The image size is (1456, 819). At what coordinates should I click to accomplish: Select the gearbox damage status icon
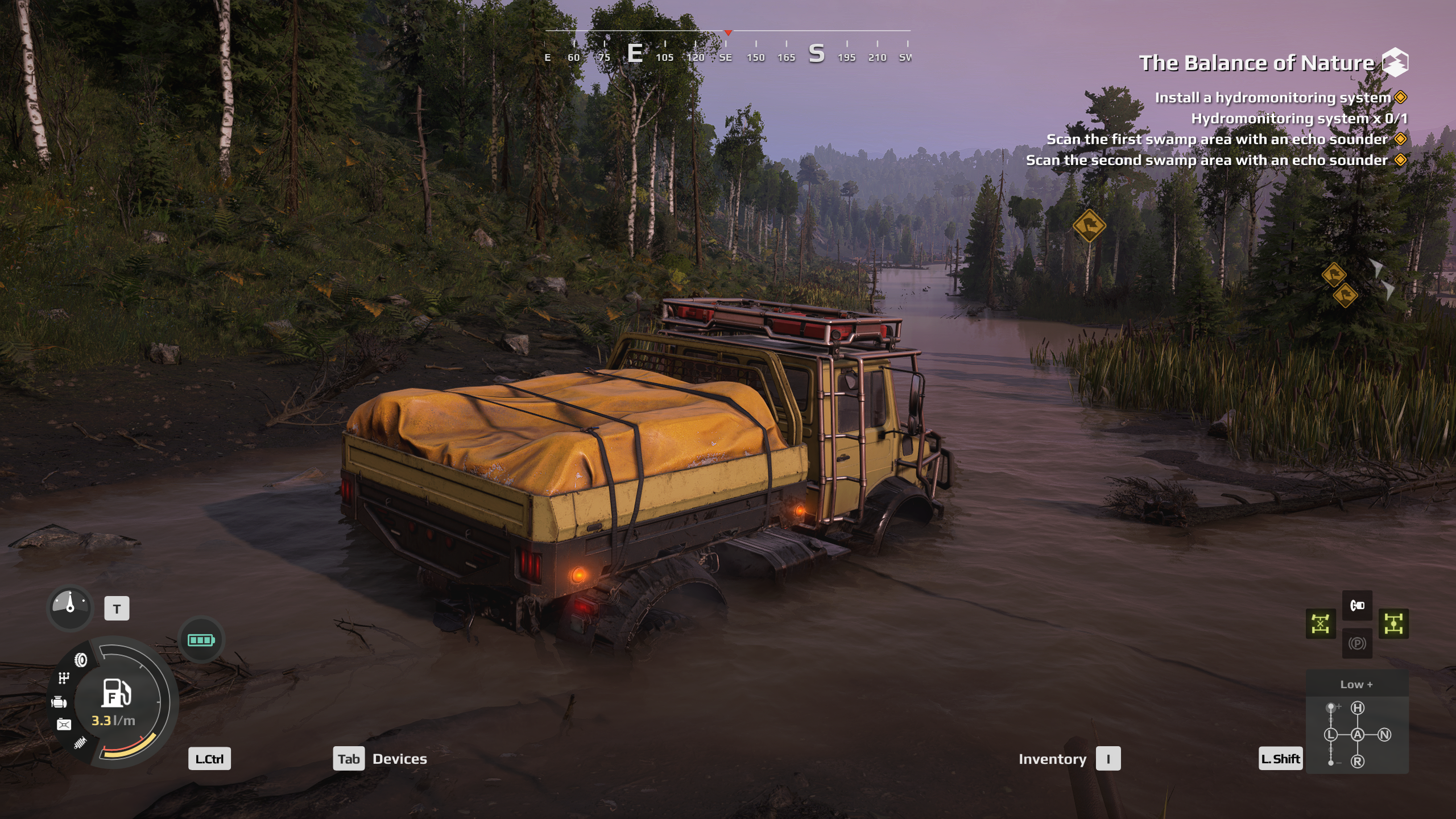point(64,678)
